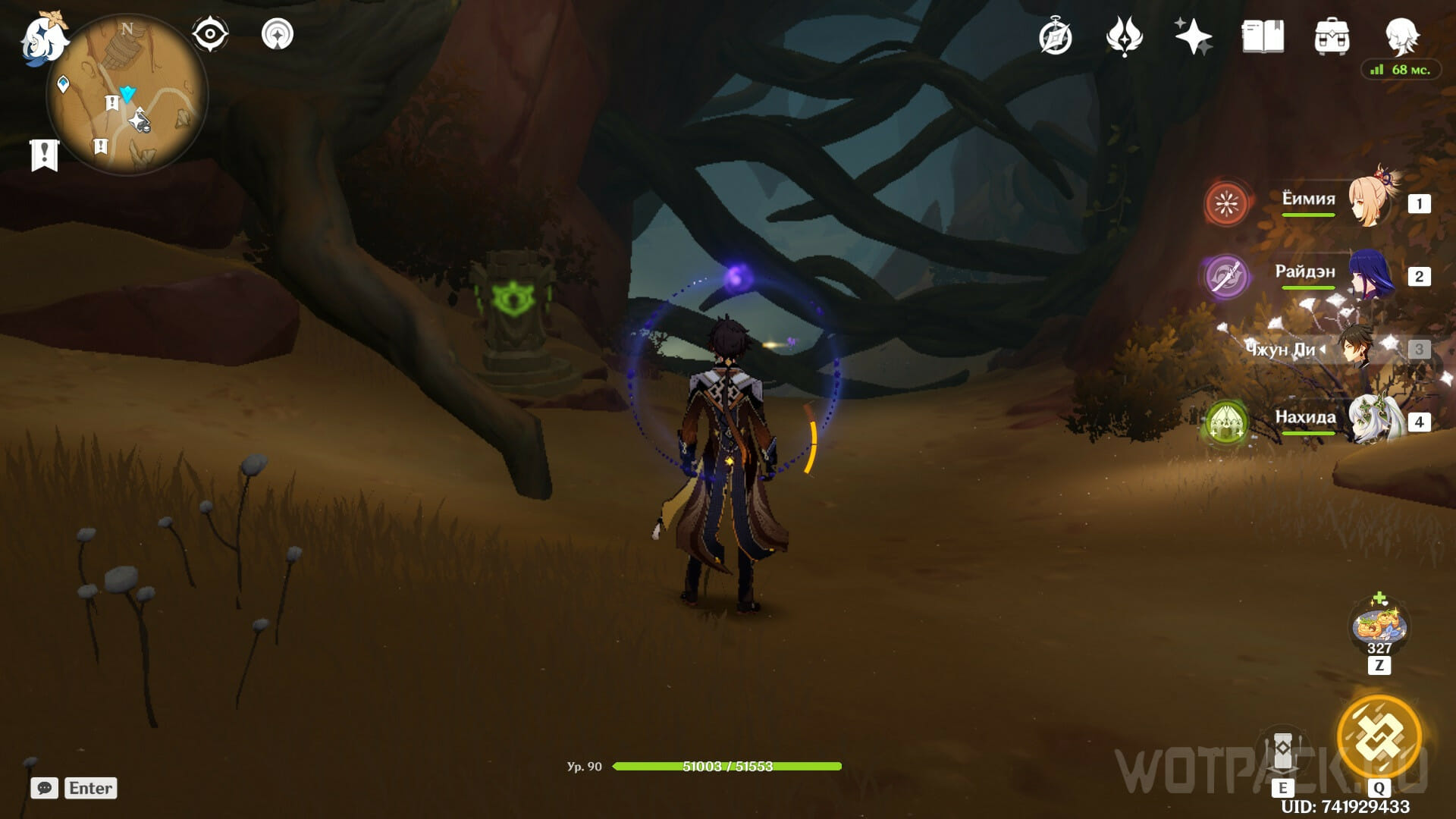Open the circular minimap
Screen dimensions: 1456x819
[x=127, y=94]
